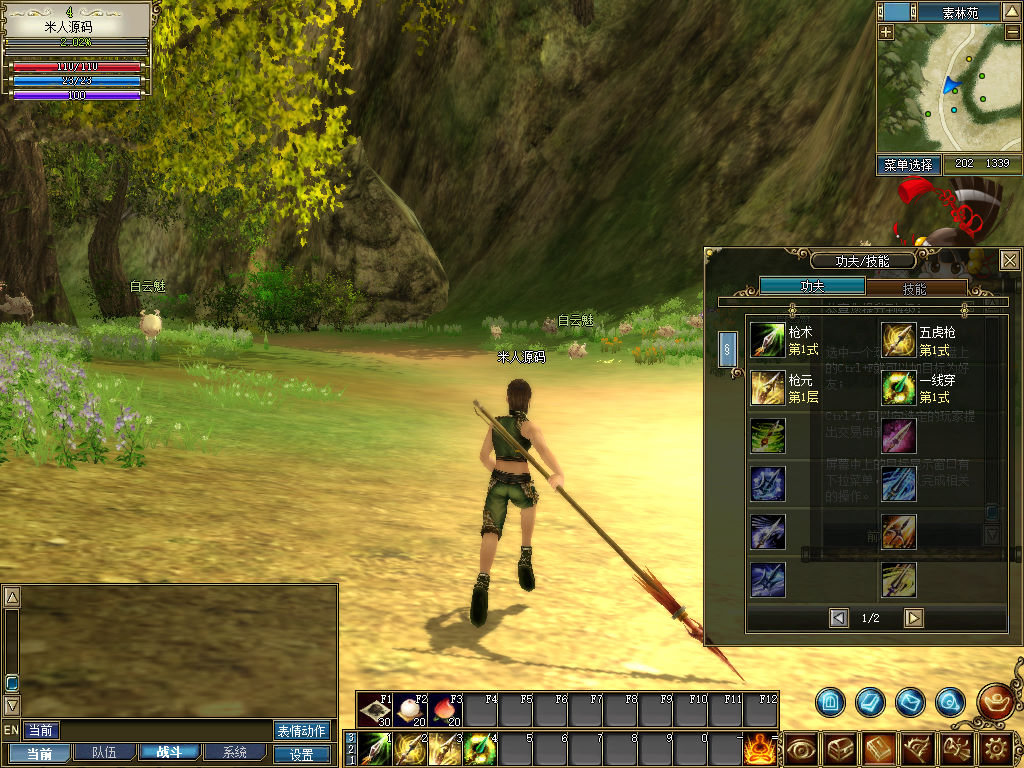Open chat 设置 settings button
This screenshot has width=1024, height=768.
(x=301, y=754)
